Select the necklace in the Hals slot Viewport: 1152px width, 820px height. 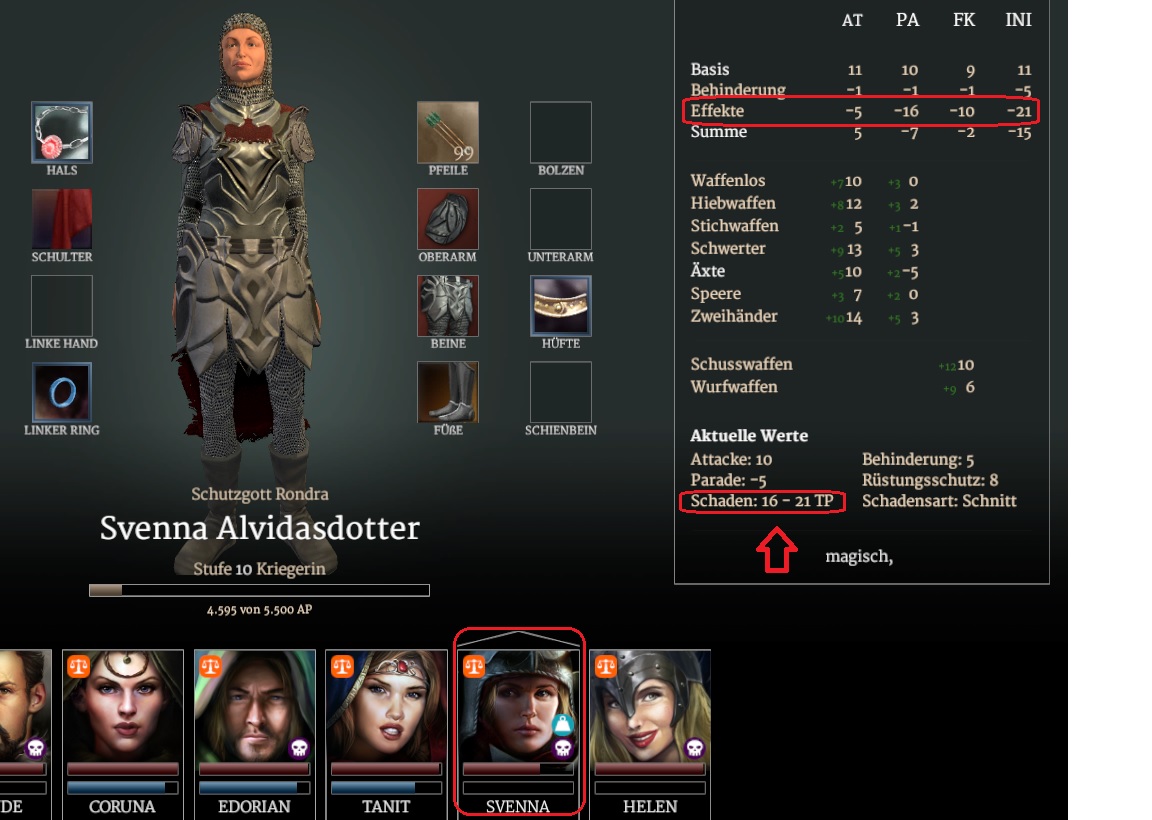62,132
